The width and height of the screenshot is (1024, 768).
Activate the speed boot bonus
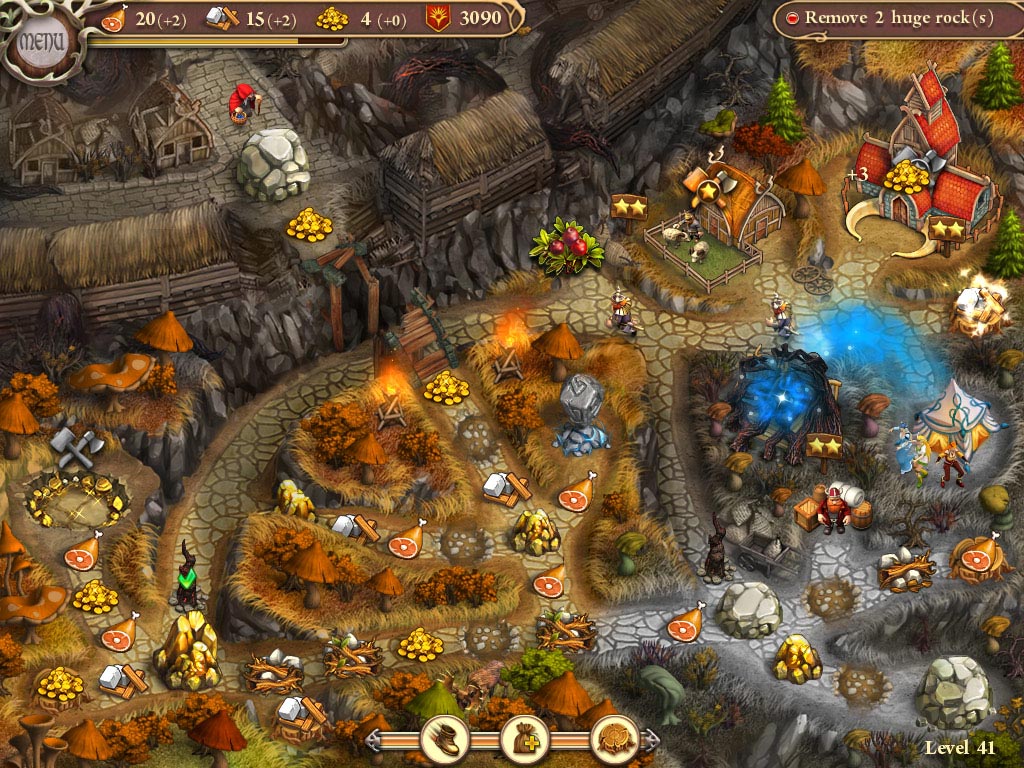(443, 739)
